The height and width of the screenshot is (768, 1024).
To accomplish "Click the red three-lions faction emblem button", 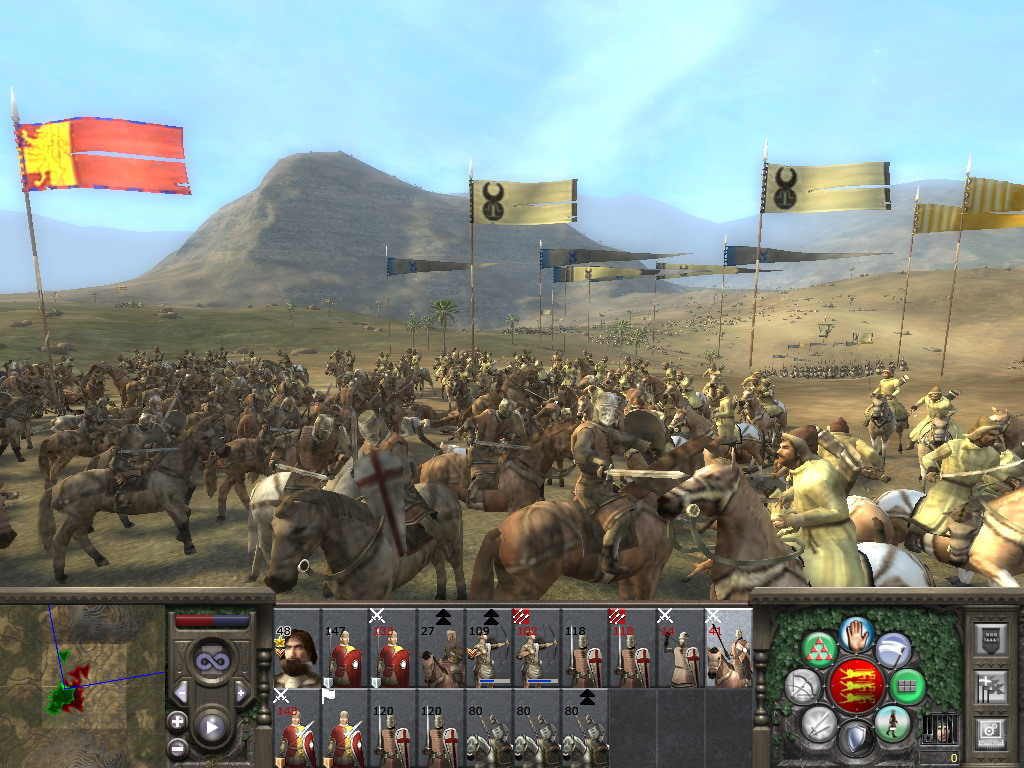I will (x=856, y=686).
